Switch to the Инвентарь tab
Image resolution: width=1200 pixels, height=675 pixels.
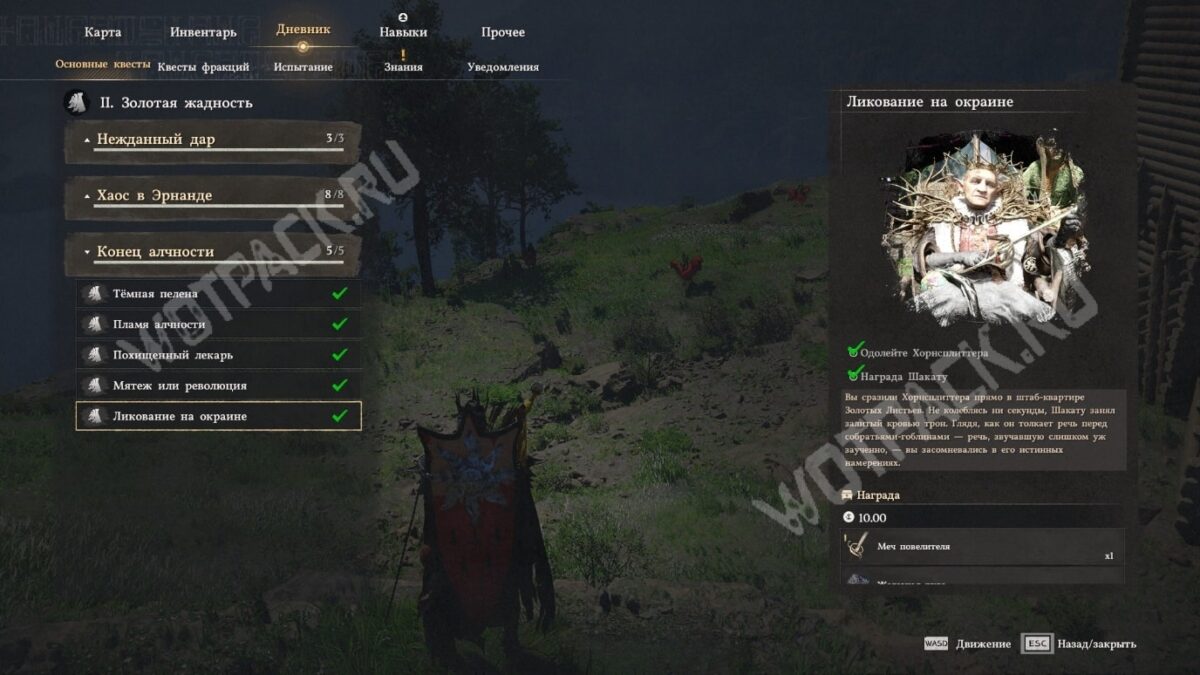click(203, 32)
